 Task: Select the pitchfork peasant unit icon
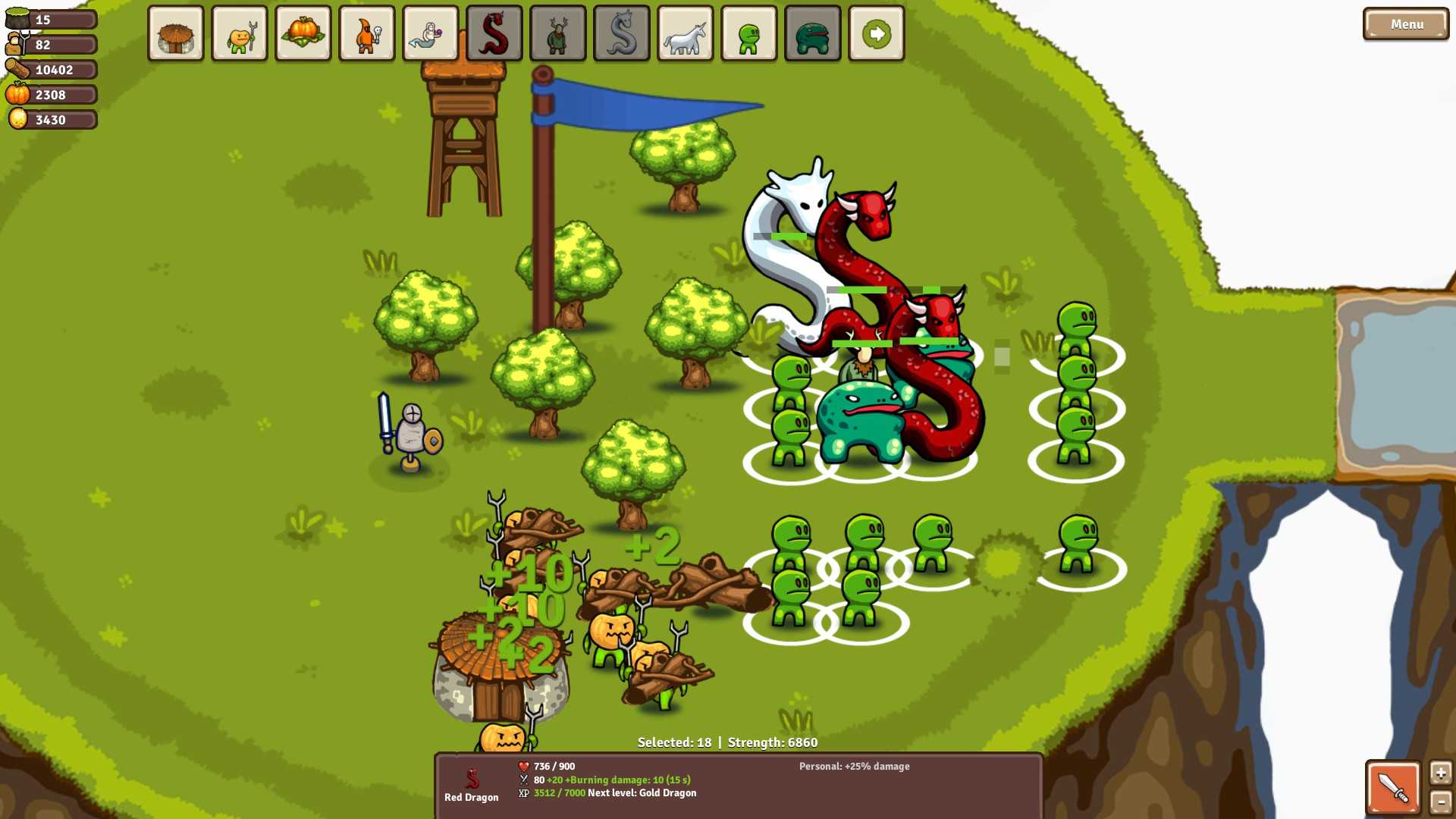click(239, 33)
